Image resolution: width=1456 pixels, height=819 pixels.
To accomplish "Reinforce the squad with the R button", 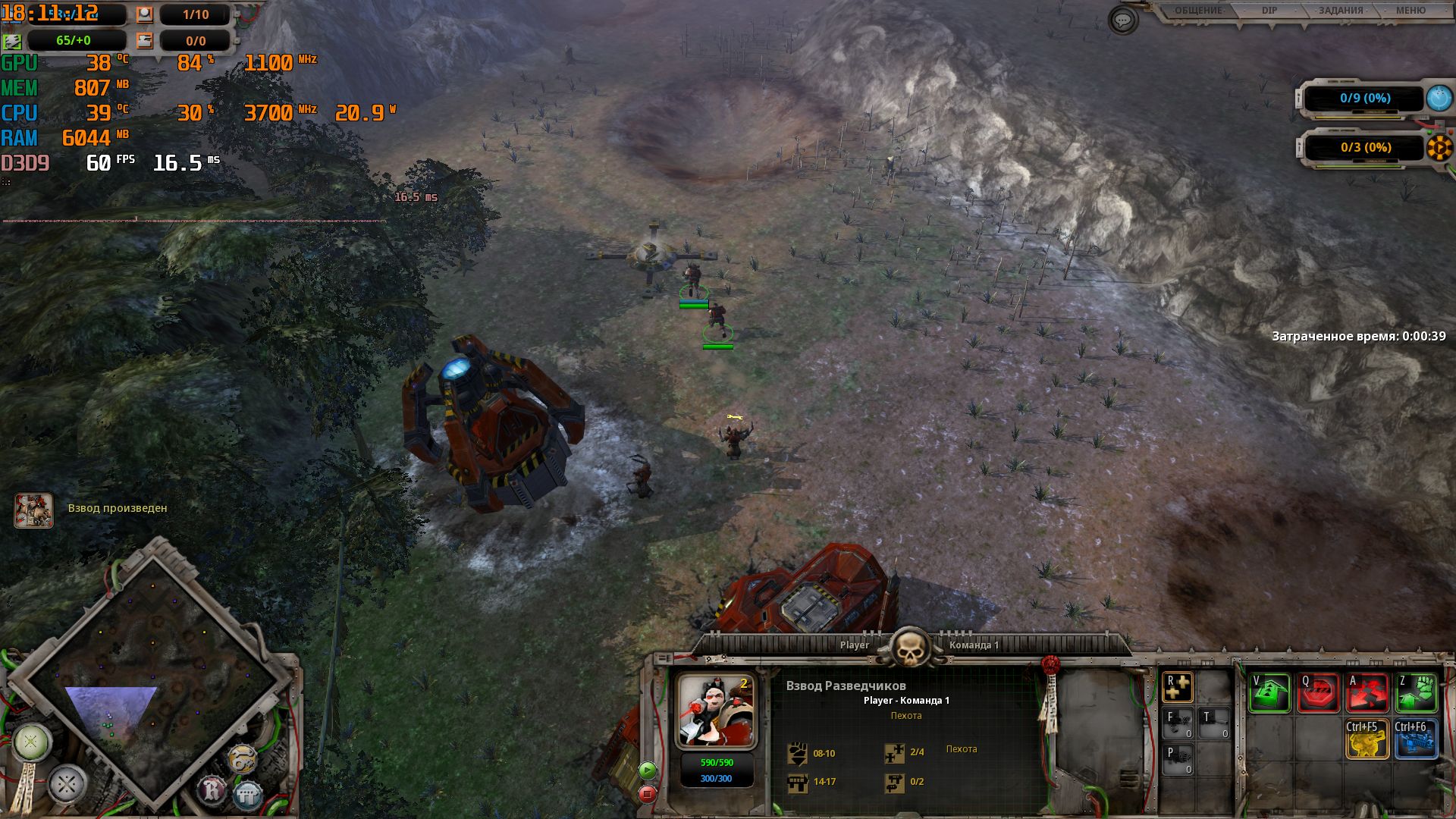I will (1178, 687).
